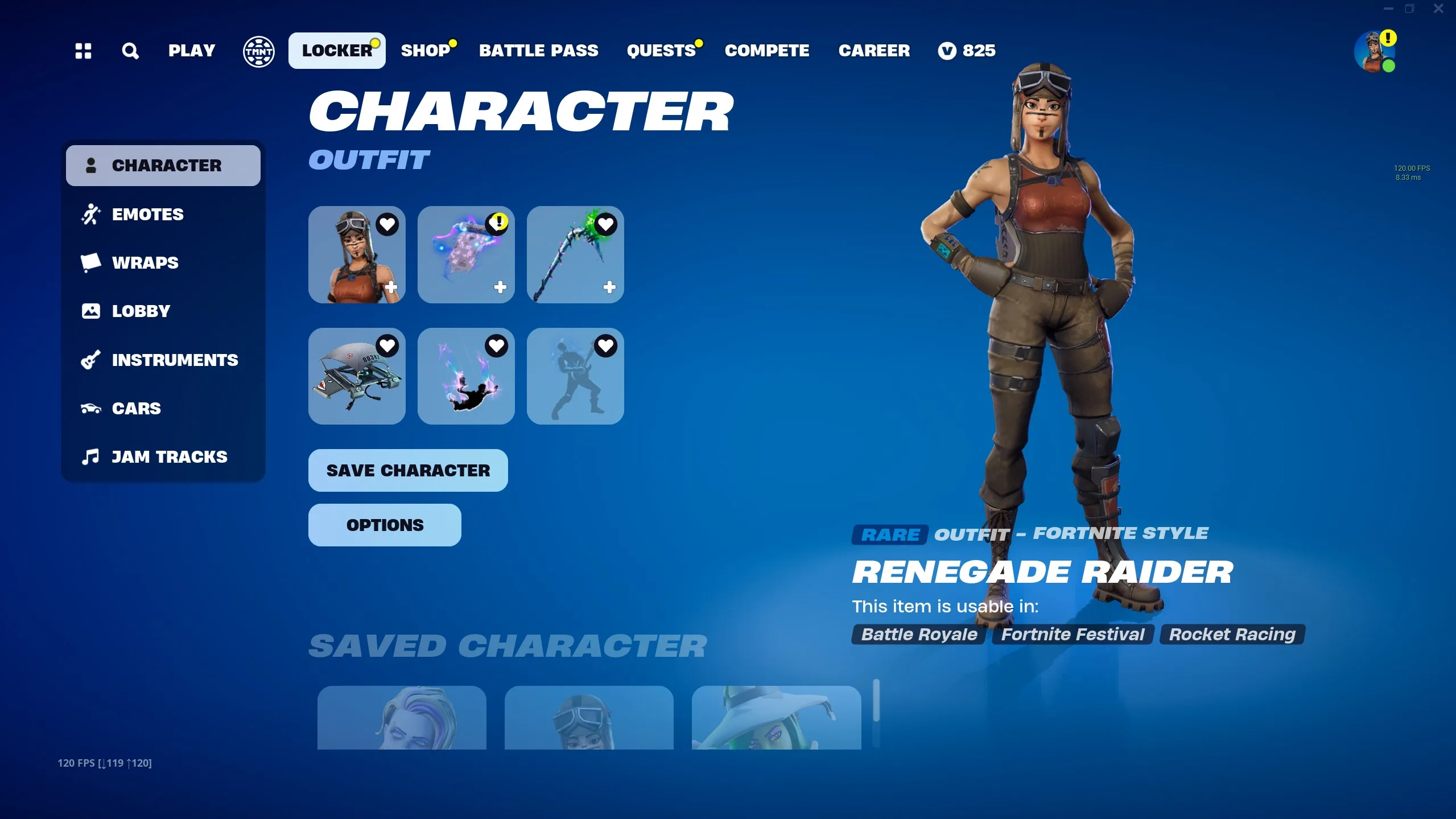
Task: Select the Cars locker category
Action: point(136,409)
